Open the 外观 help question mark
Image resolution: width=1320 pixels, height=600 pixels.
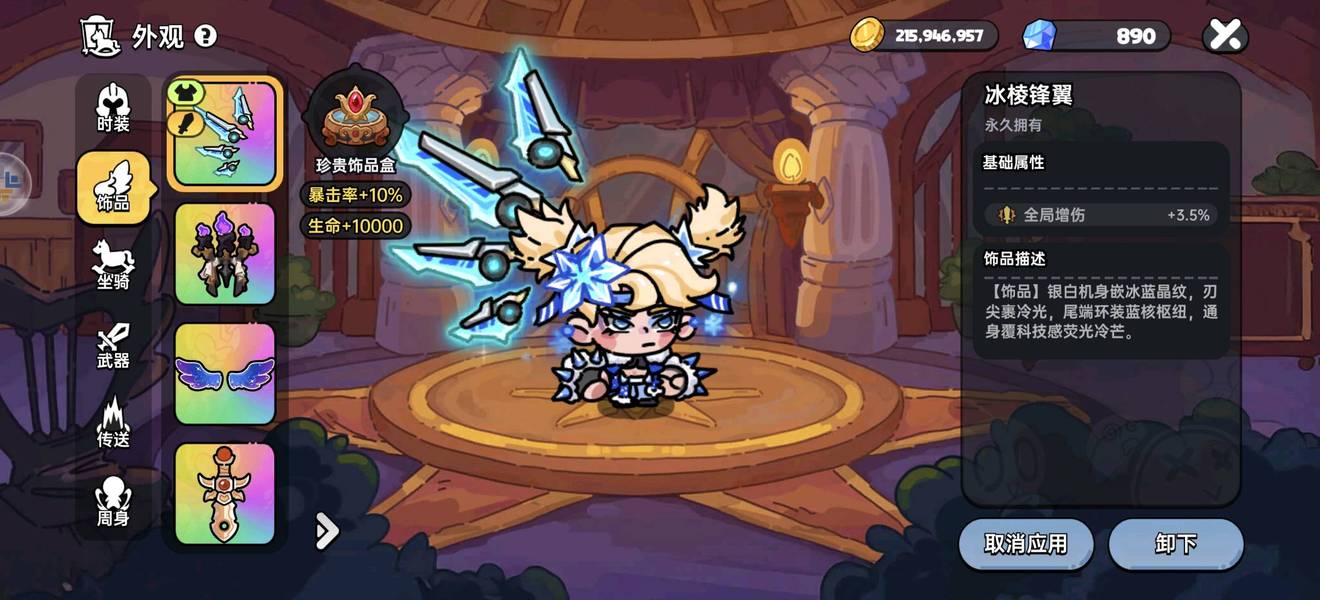point(205,37)
